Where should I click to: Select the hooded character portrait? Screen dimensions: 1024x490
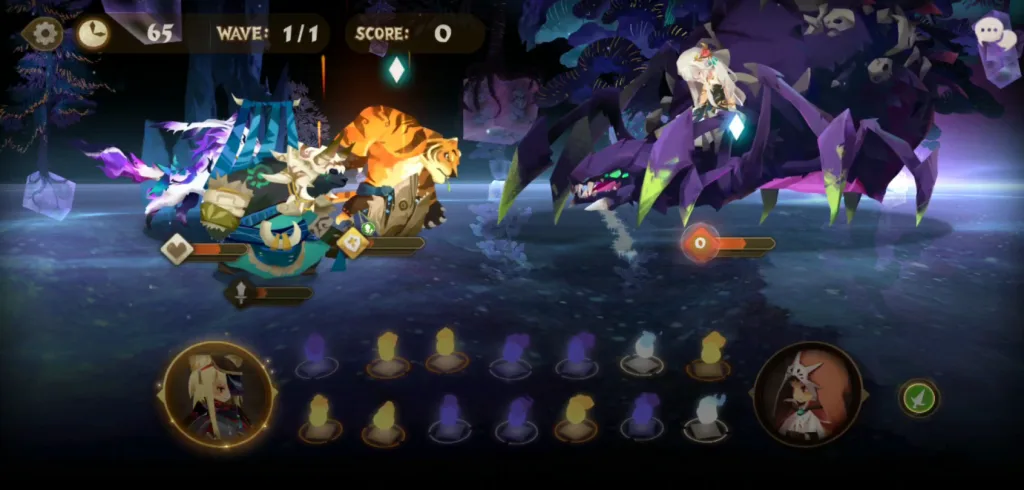[808, 393]
